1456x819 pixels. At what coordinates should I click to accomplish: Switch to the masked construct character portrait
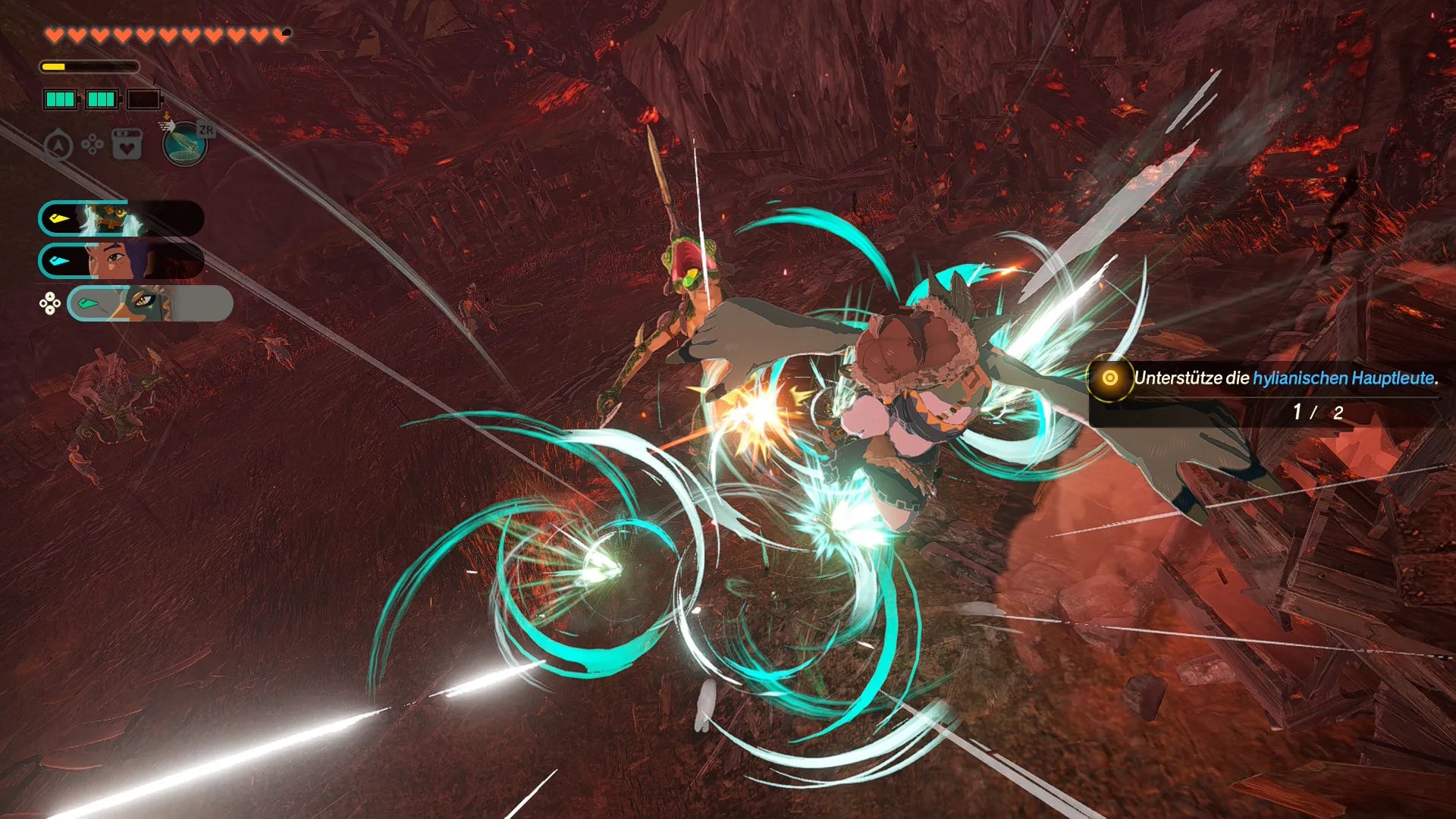click(x=121, y=218)
